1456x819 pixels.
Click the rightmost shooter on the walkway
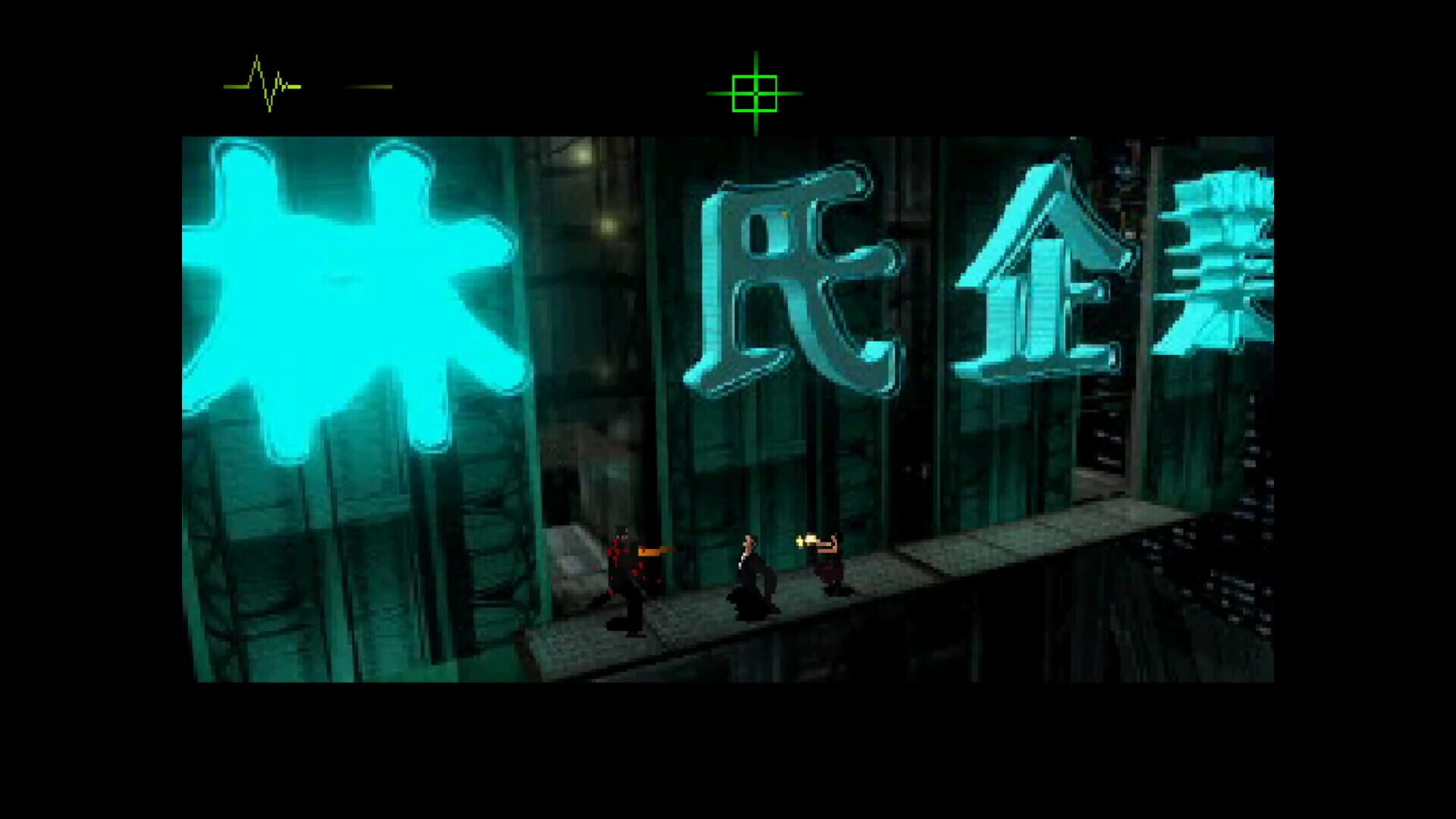pyautogui.click(x=830, y=569)
